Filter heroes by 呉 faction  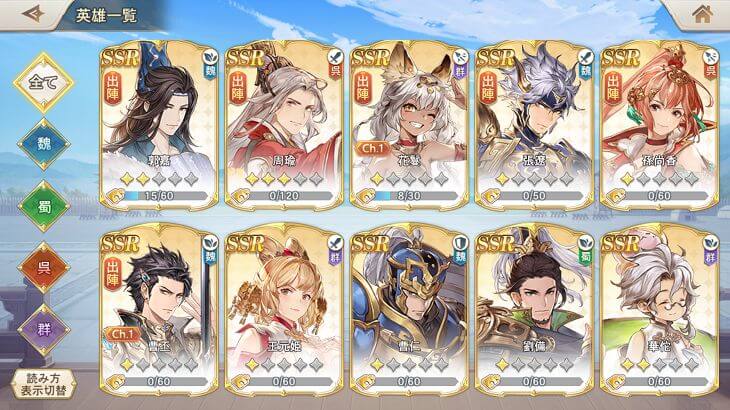43,268
